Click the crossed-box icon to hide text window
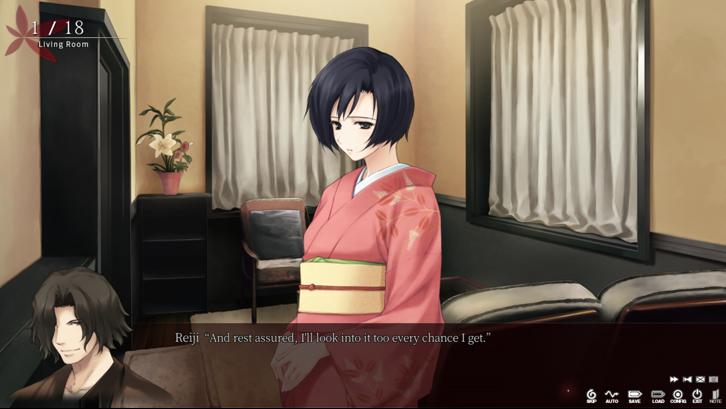This screenshot has height=409, width=726. (x=700, y=379)
